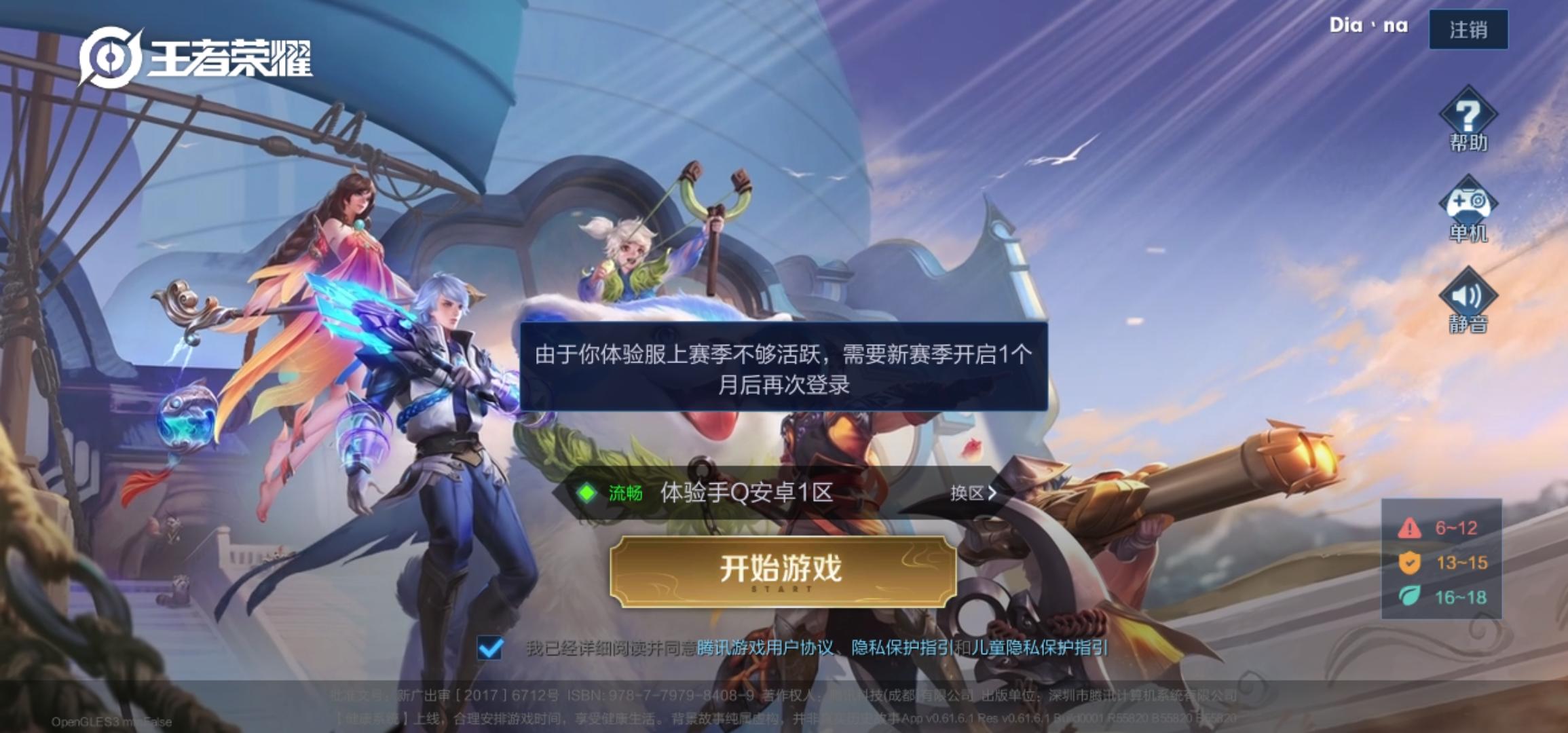Click 注销 to log out
Viewport: 1568px width, 733px height.
[1468, 29]
